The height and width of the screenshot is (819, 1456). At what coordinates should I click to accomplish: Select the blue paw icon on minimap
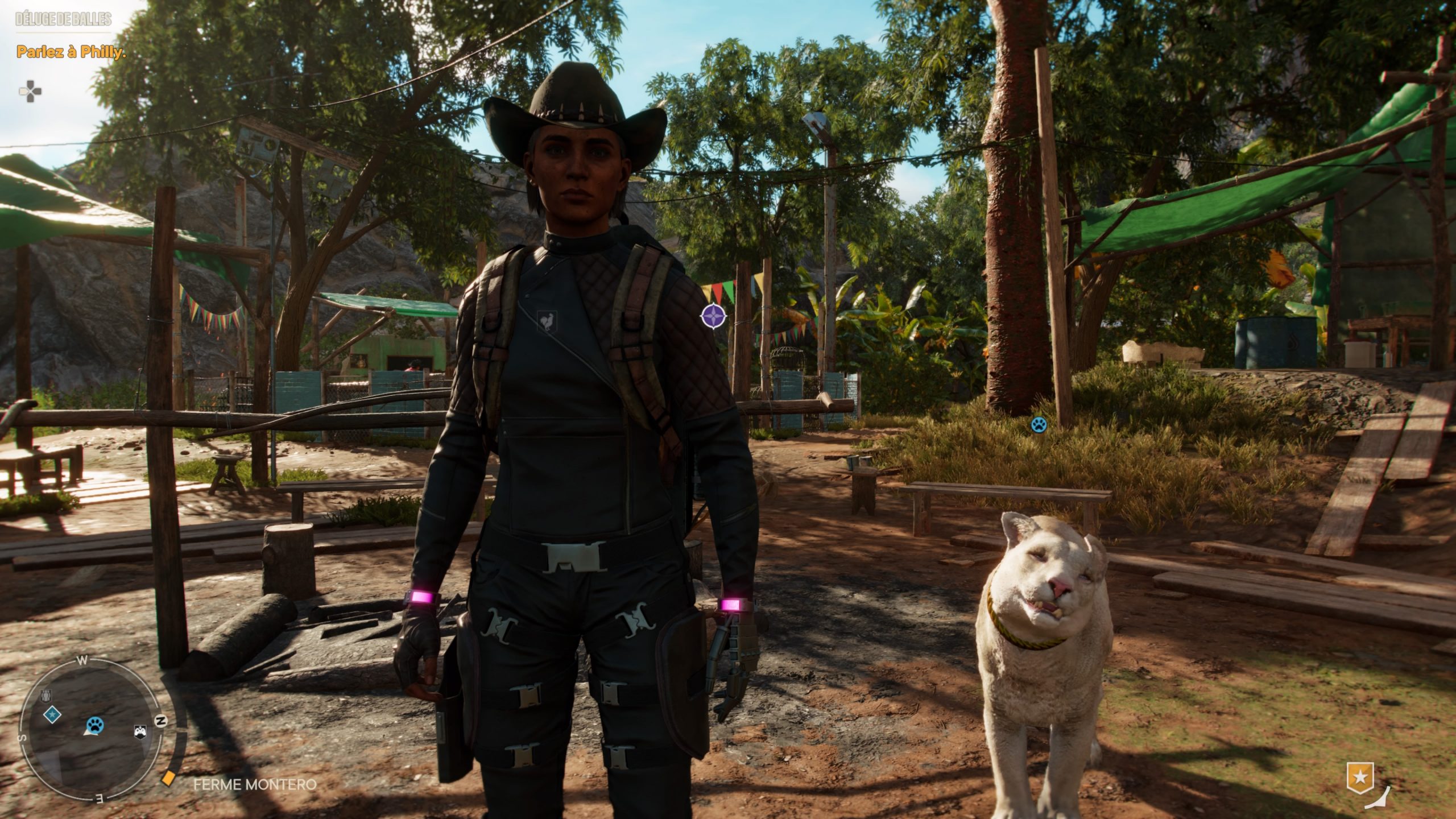94,725
